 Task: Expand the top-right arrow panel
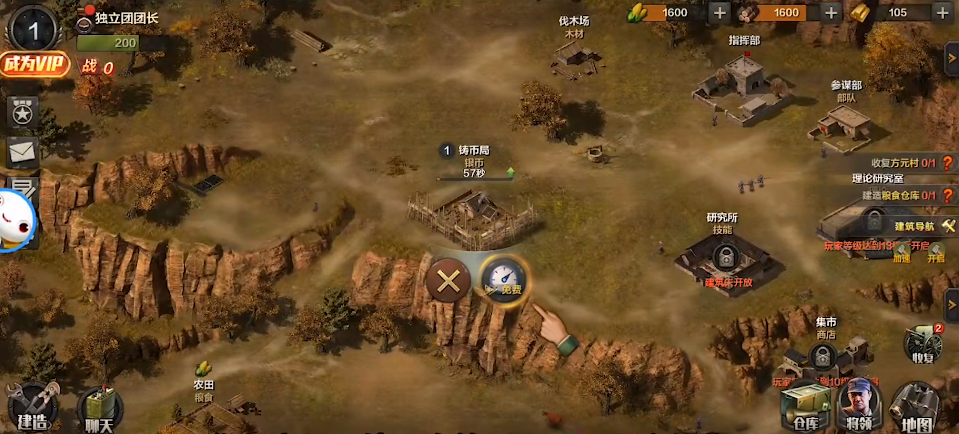coord(951,58)
